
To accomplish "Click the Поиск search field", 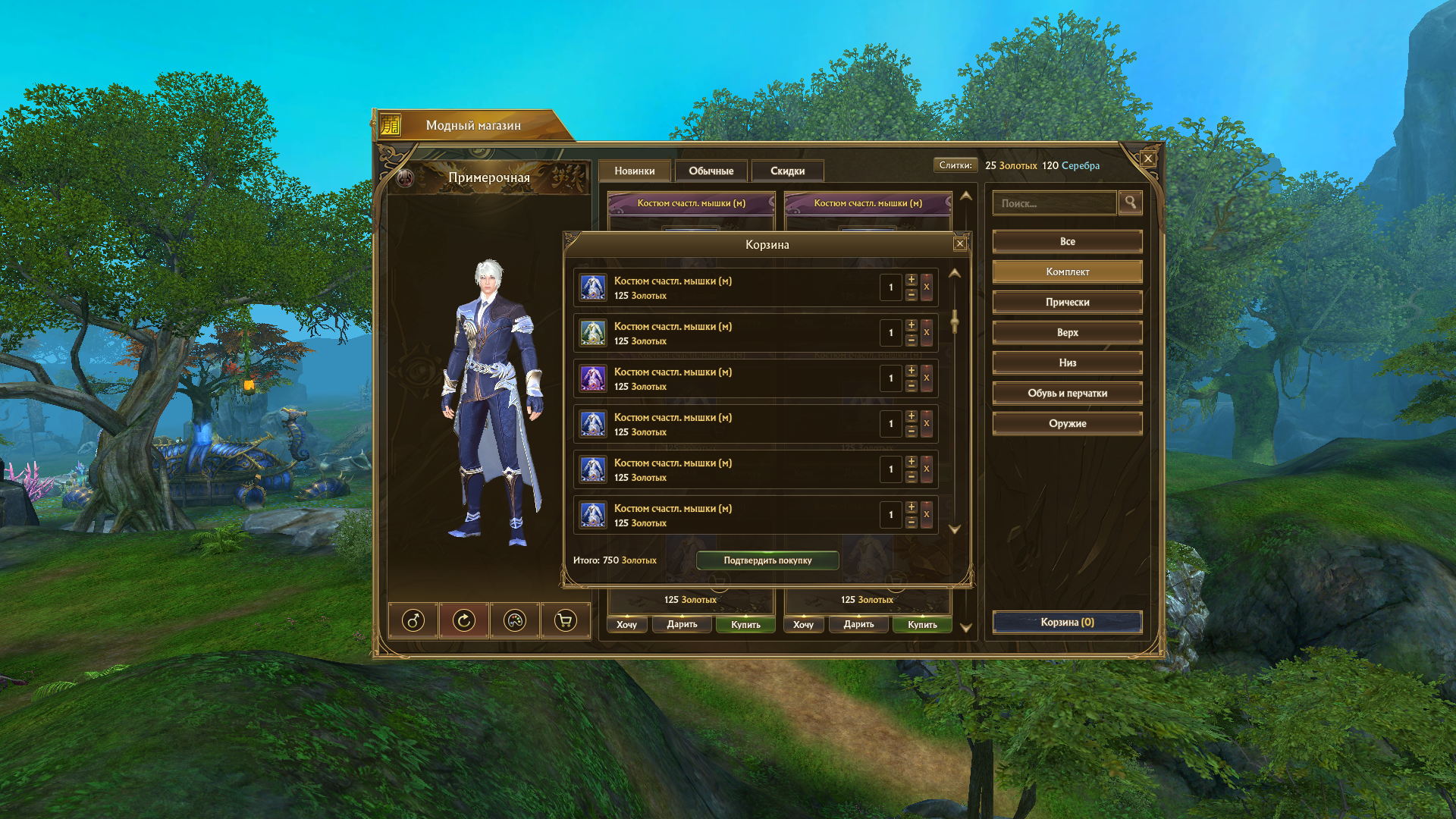I will pos(1054,203).
